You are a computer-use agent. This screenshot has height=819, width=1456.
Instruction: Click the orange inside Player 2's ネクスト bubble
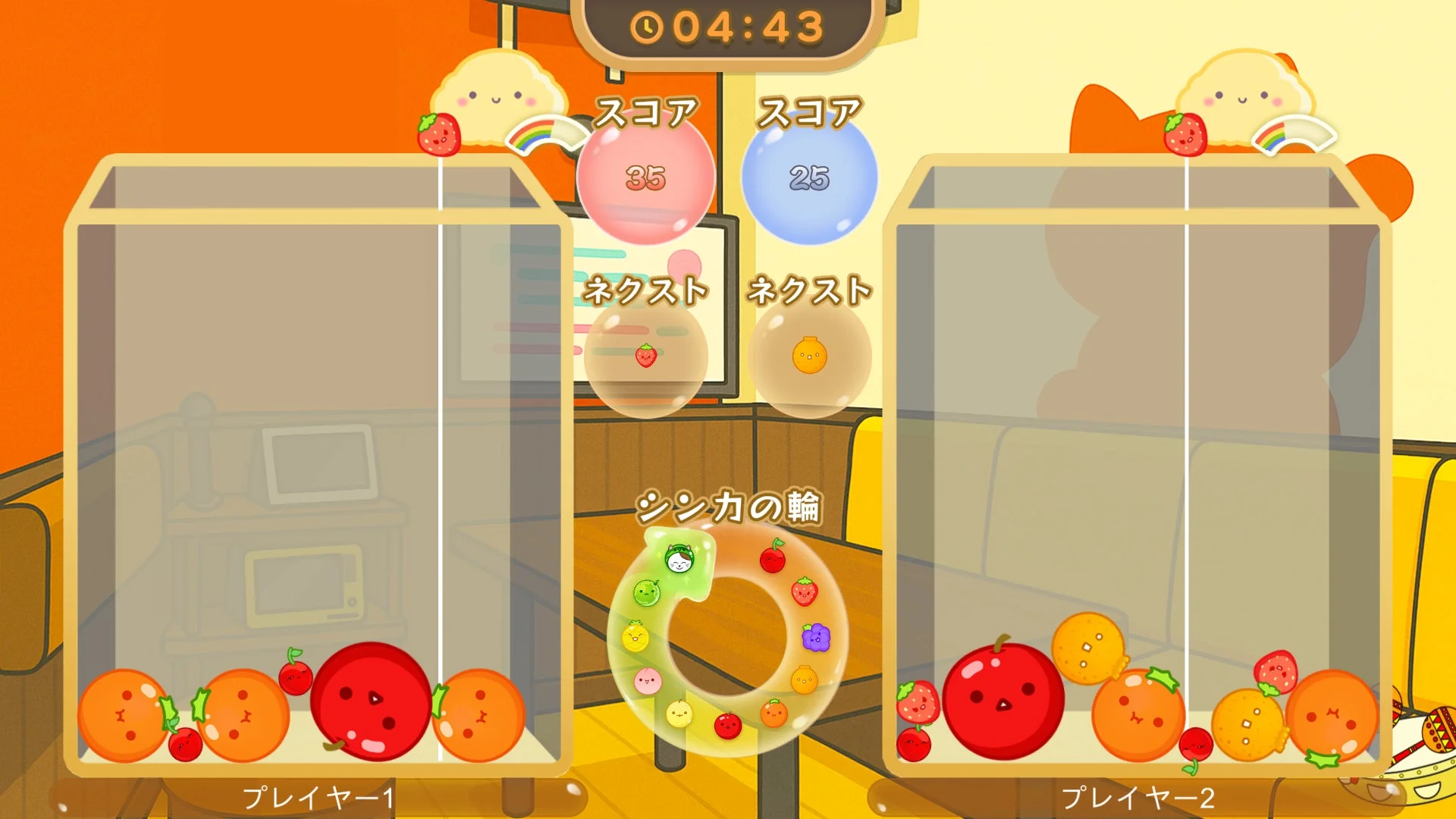pos(808,356)
